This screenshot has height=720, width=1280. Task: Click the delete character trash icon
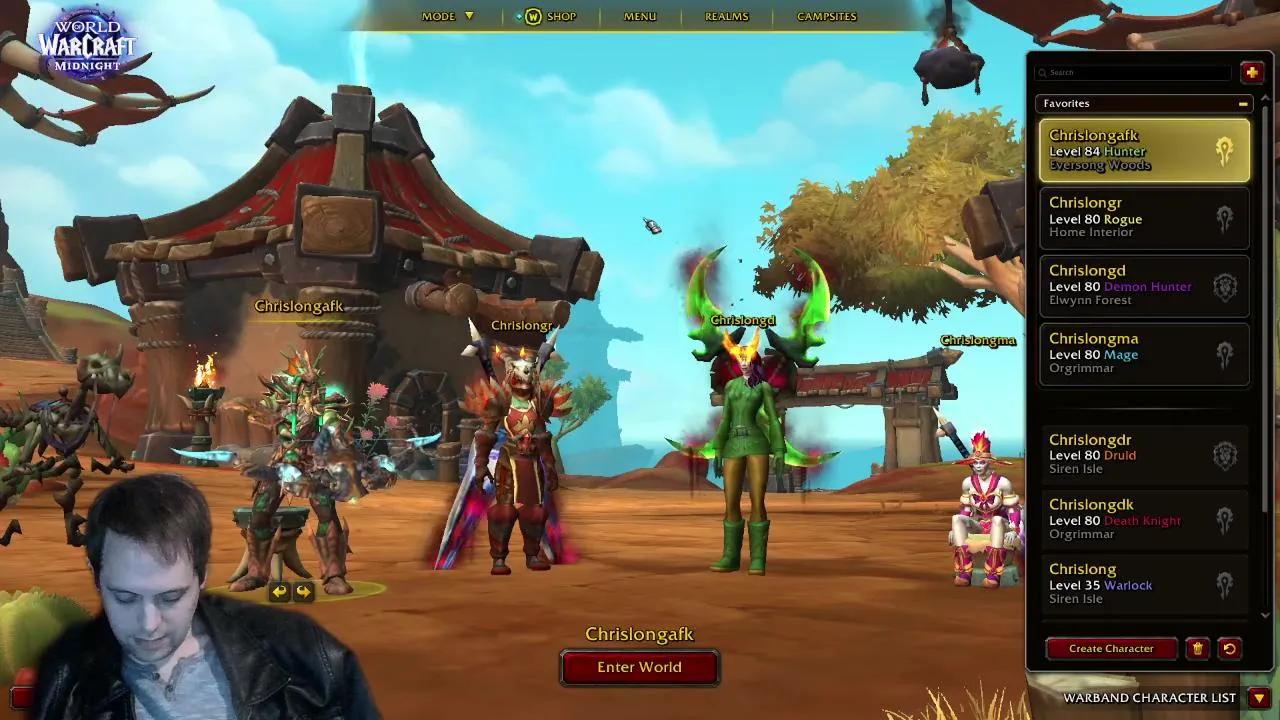pyautogui.click(x=1197, y=648)
